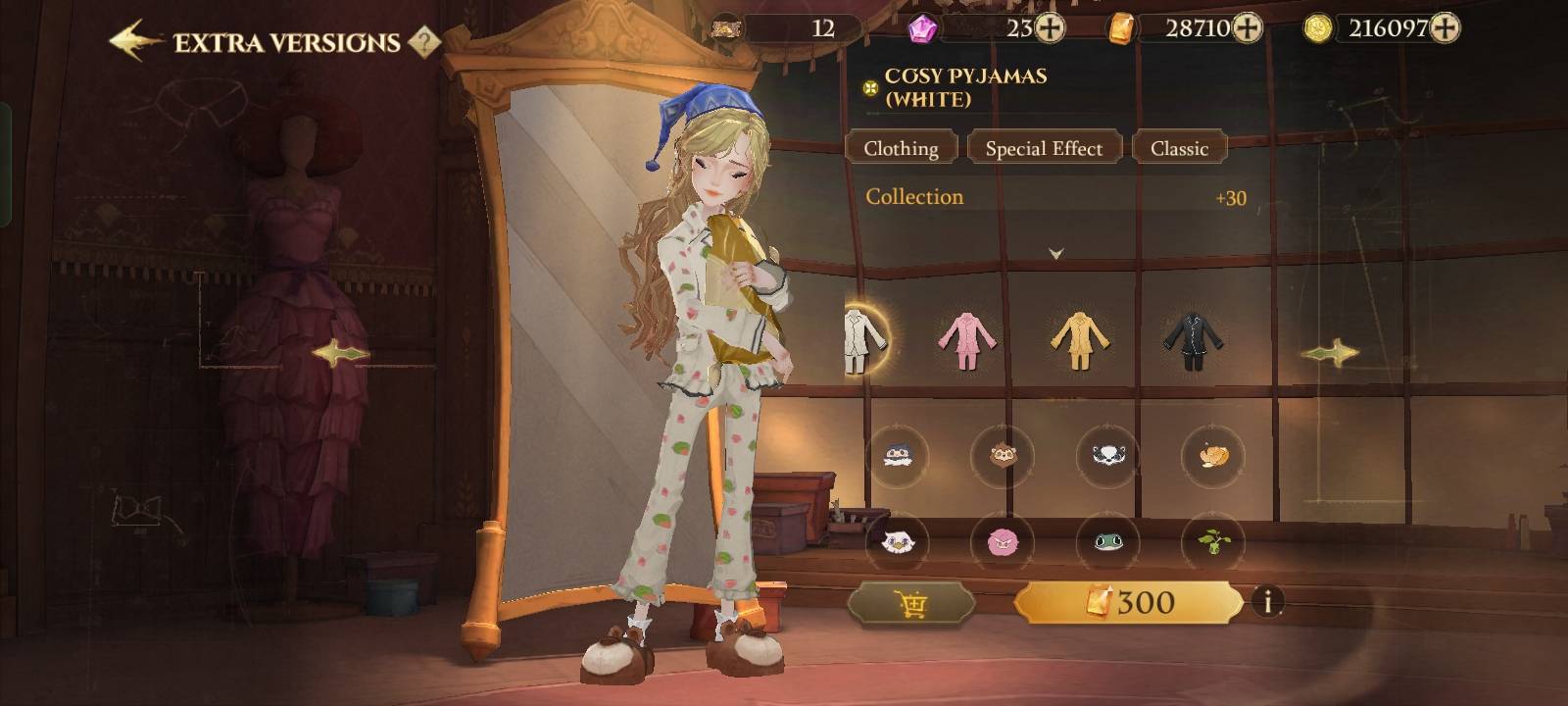This screenshot has width=1568, height=706.
Task: Choose the Classic tag
Action: (1179, 148)
